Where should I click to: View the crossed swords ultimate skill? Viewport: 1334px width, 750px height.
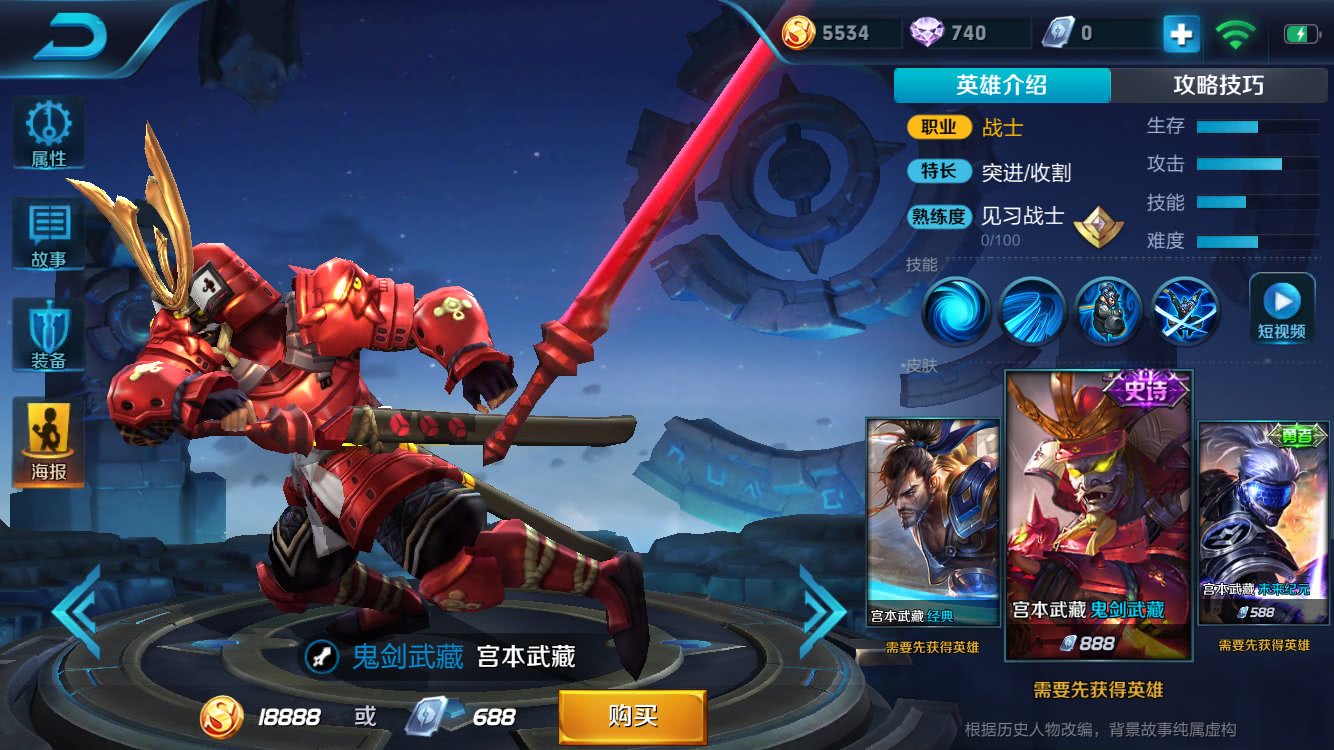click(x=1185, y=311)
